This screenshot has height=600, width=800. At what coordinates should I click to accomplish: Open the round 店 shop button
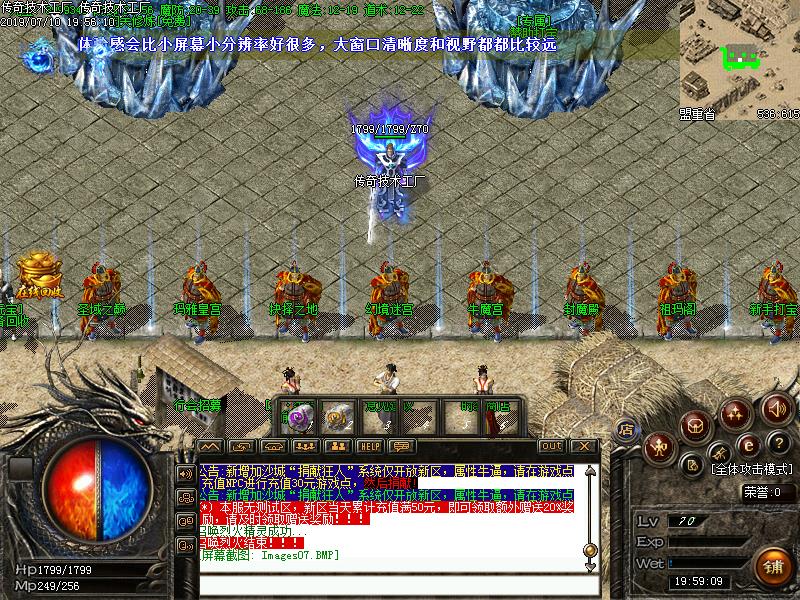coord(626,430)
